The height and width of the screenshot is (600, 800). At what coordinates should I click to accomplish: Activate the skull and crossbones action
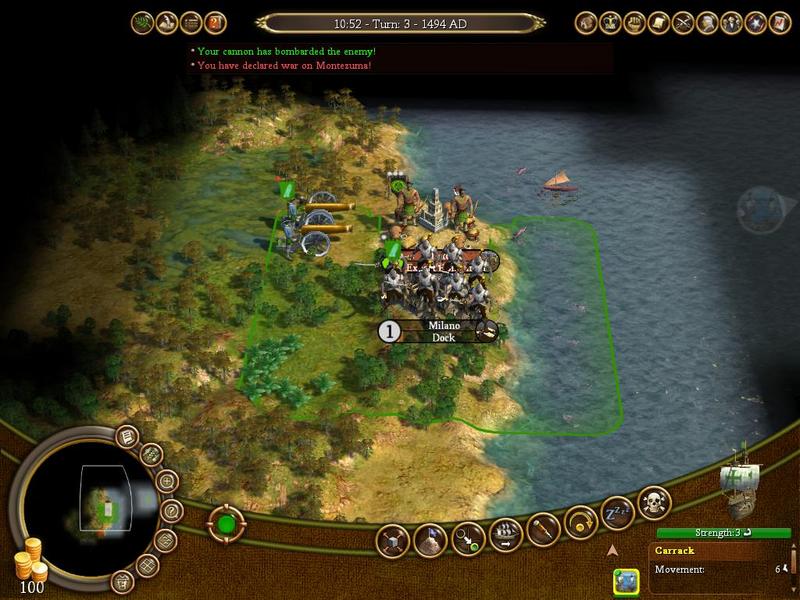[x=653, y=502]
